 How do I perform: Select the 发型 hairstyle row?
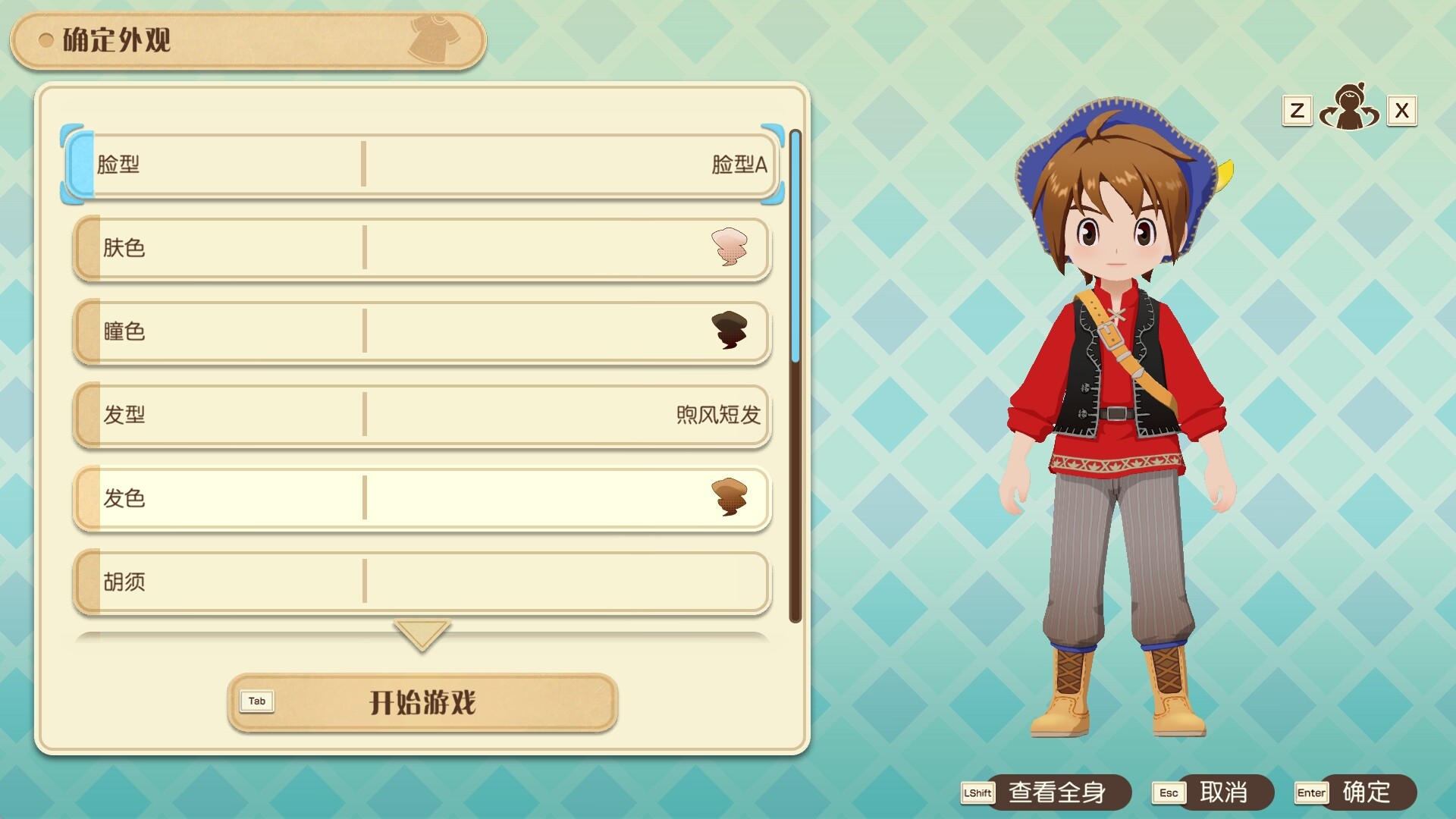click(422, 415)
